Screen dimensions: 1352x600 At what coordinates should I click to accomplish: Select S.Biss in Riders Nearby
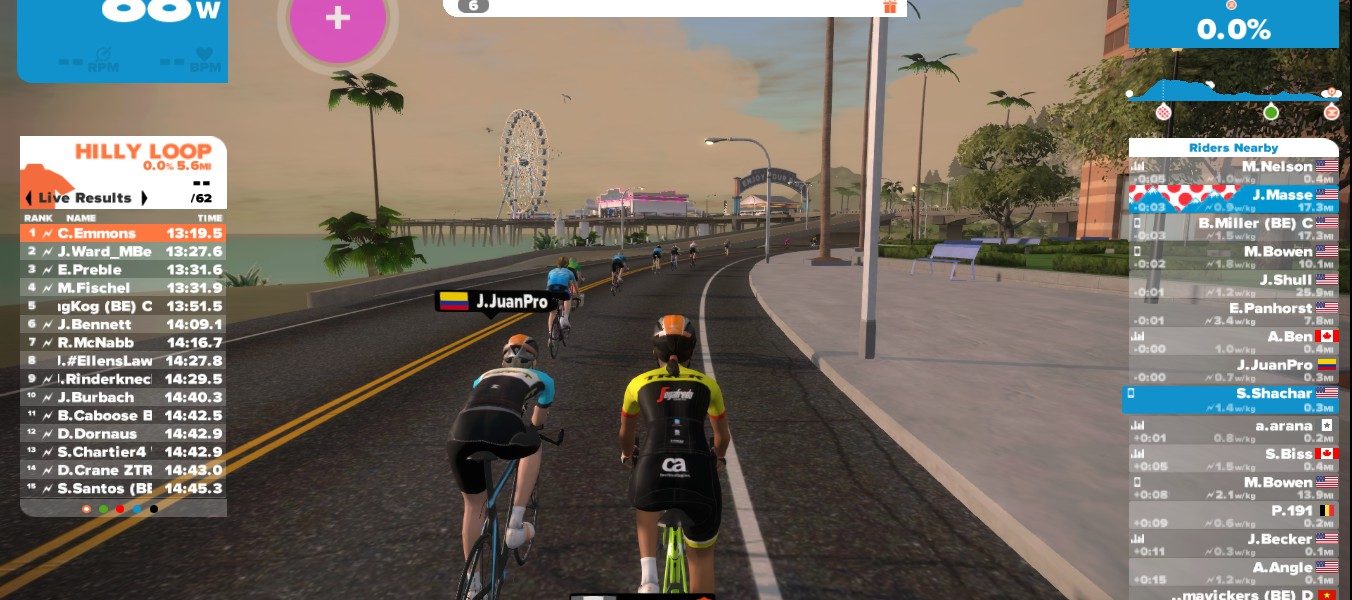(1234, 459)
